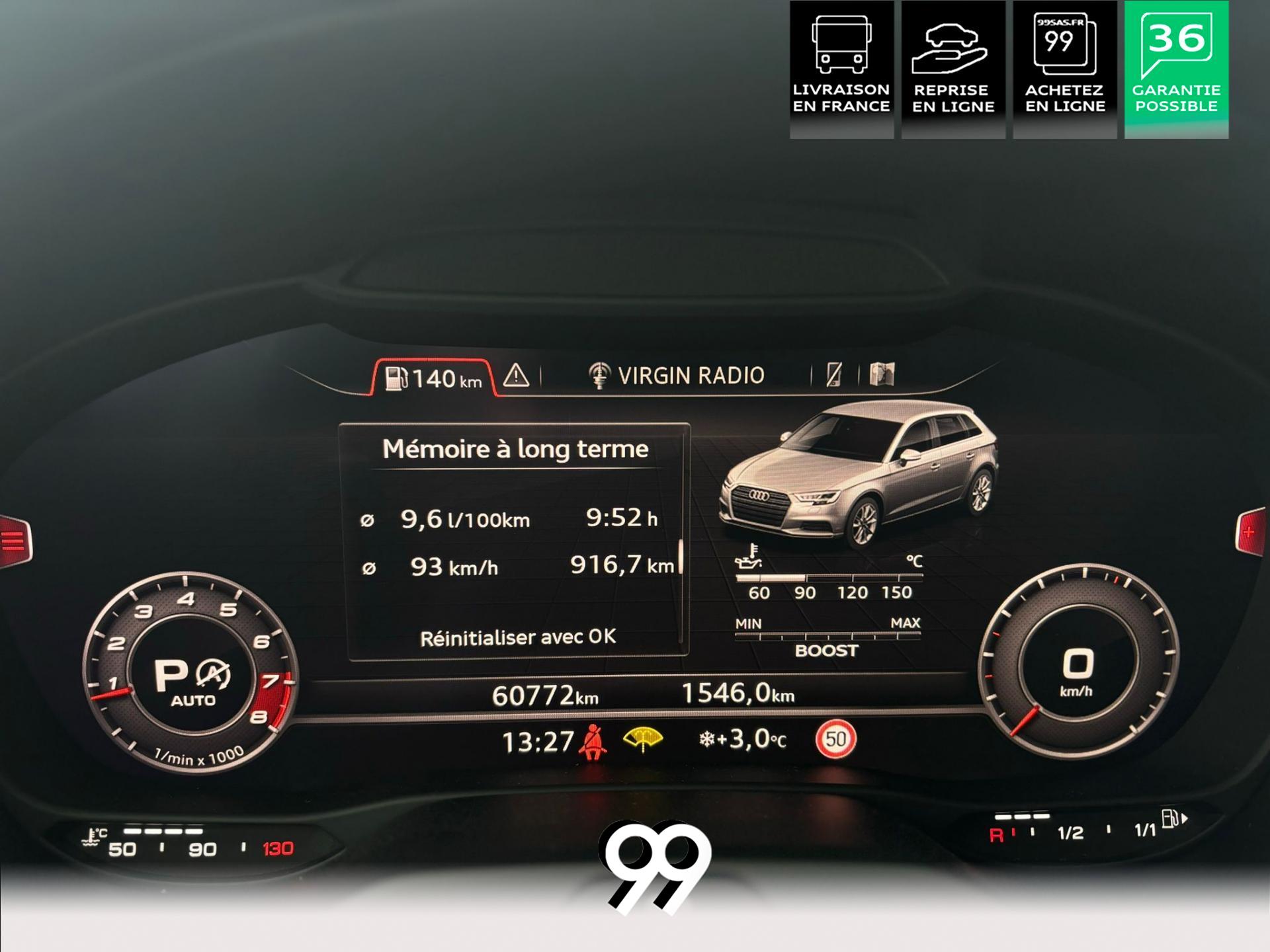Screen dimensions: 1270x952
Task: Open the phone tab
Action: [x=834, y=375]
